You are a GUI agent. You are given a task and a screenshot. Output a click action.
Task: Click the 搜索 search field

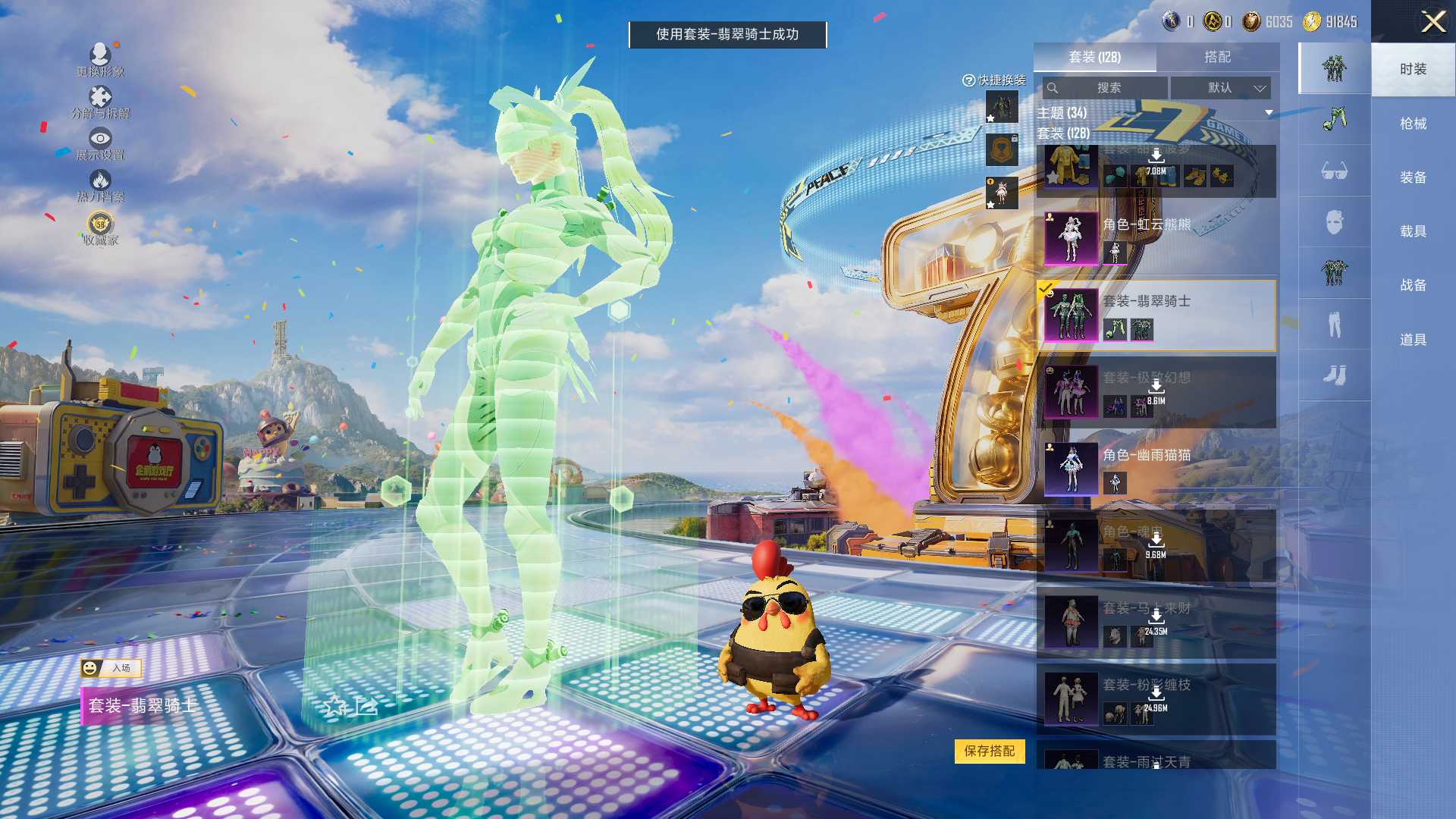(x=1107, y=88)
